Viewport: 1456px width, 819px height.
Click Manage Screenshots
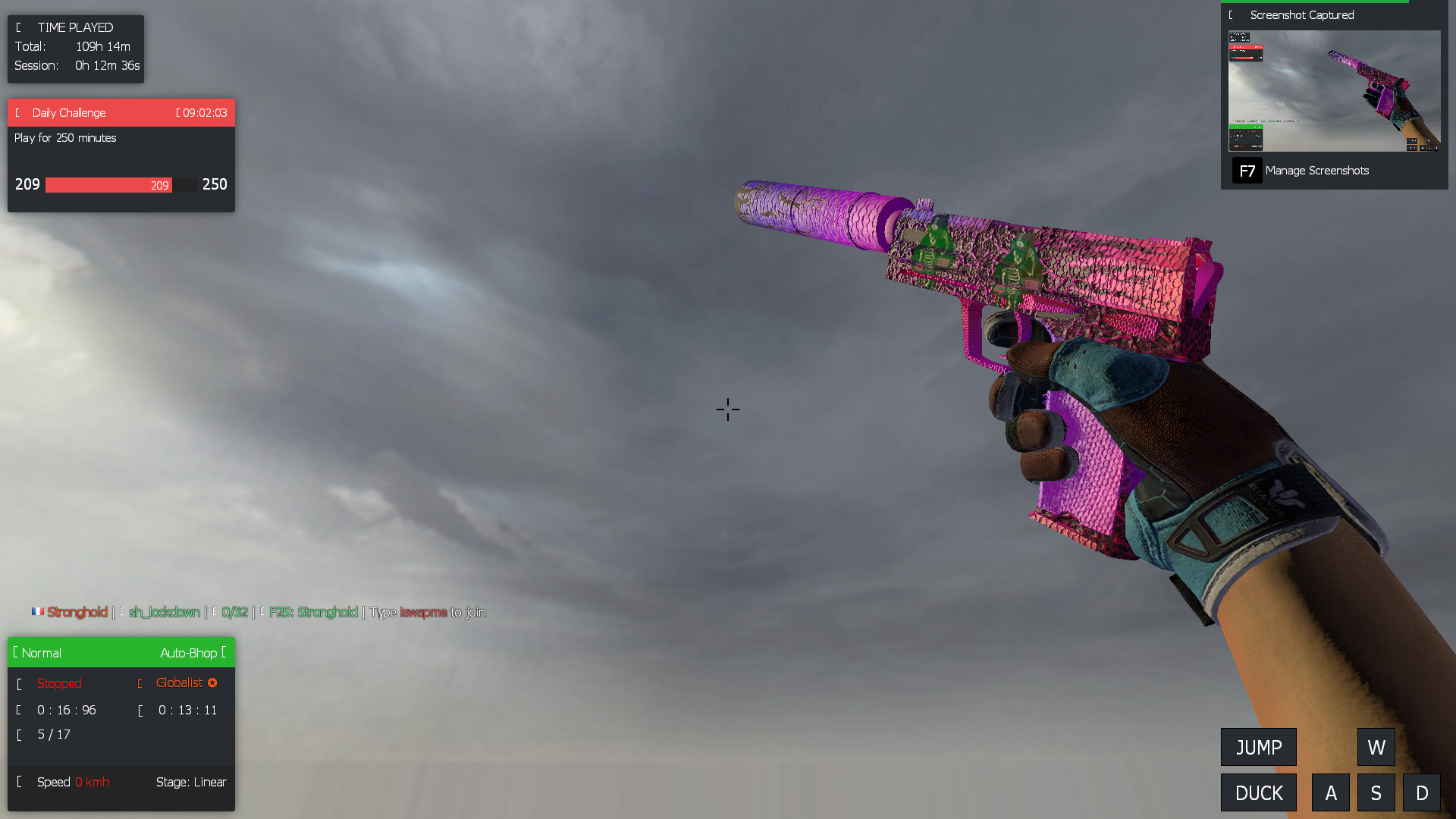tap(1318, 171)
